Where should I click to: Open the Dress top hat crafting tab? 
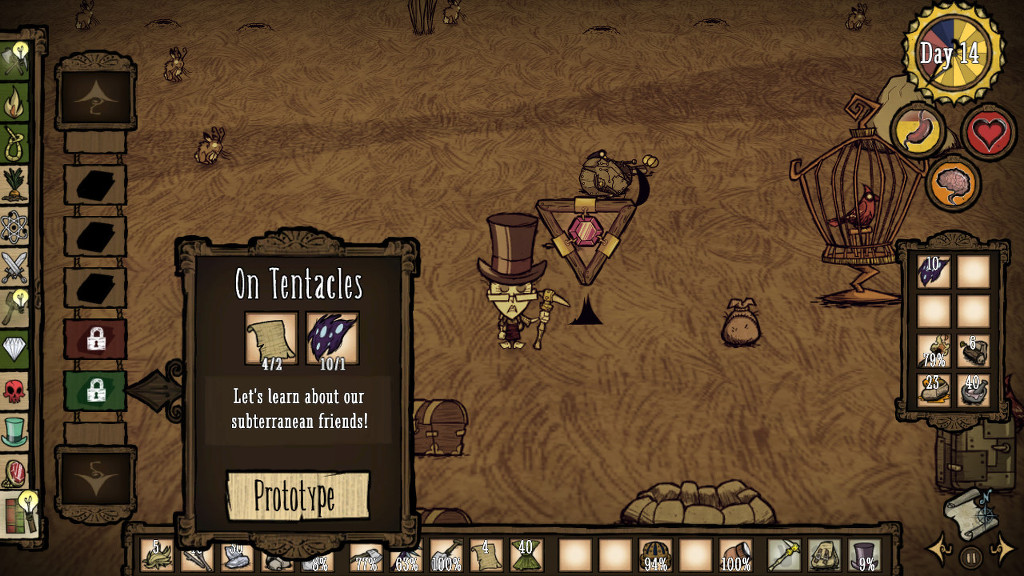(x=15, y=432)
